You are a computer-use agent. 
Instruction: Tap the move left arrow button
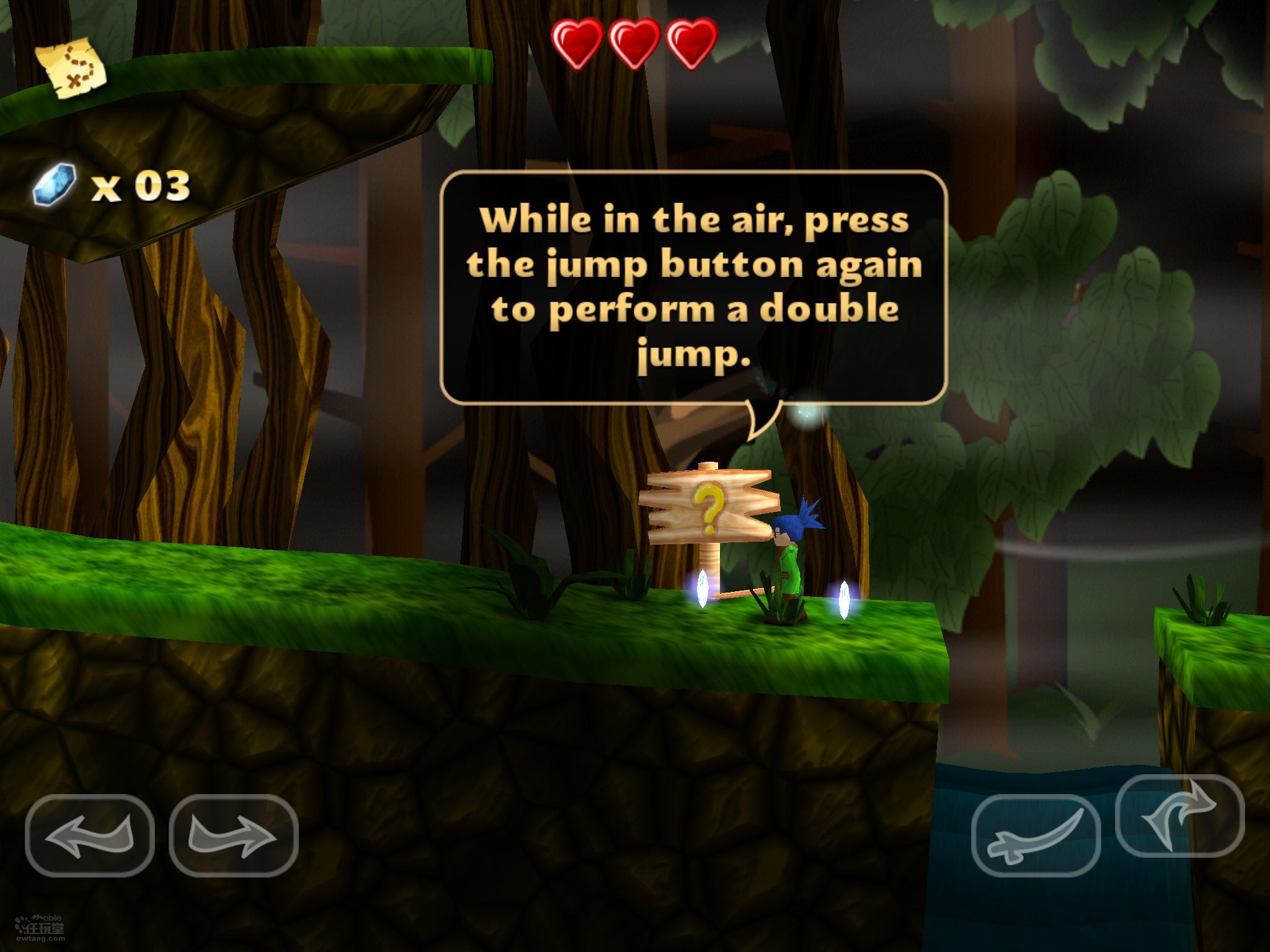[x=90, y=835]
